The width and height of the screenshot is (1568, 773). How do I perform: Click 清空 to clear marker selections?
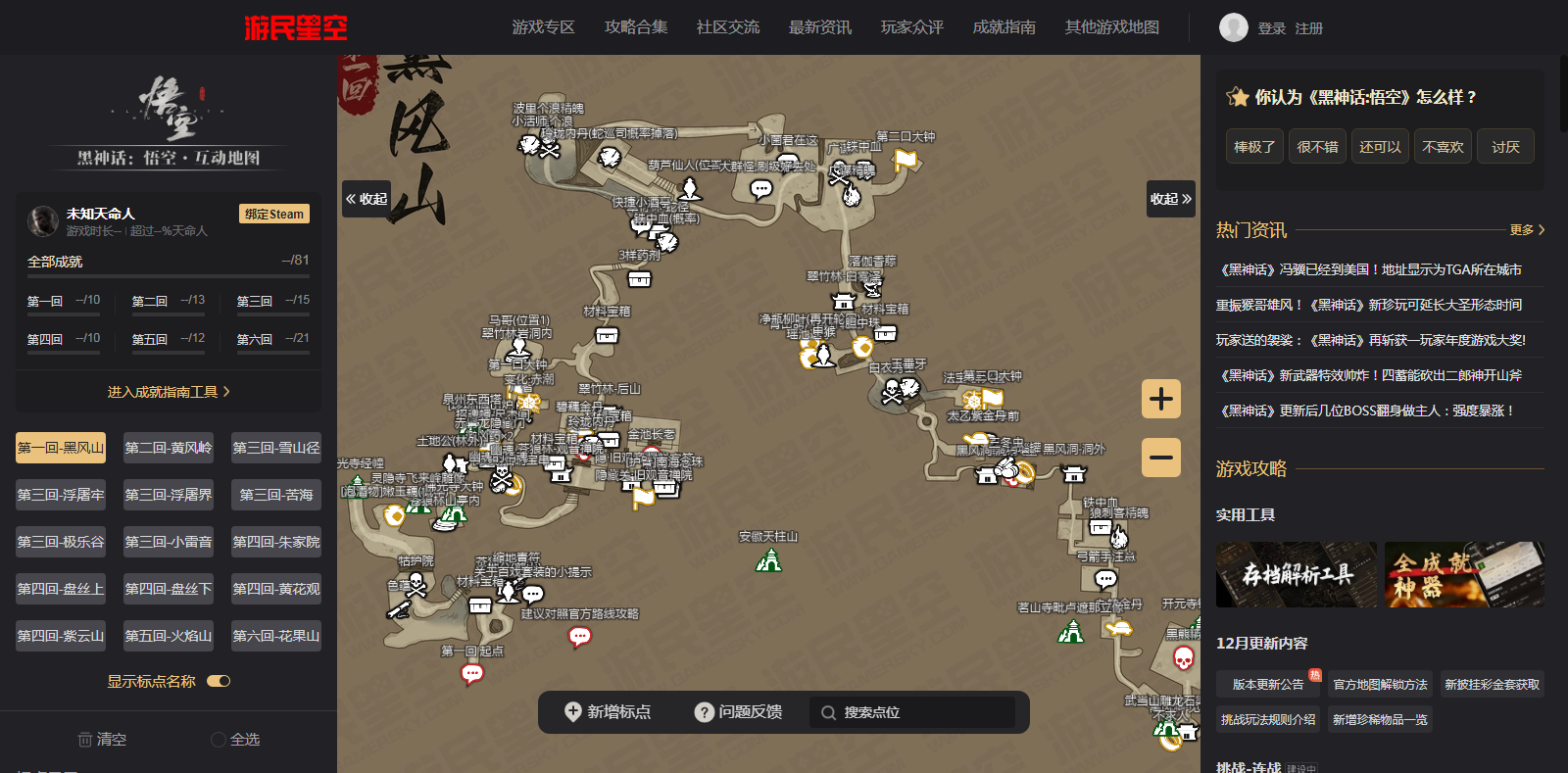100,740
